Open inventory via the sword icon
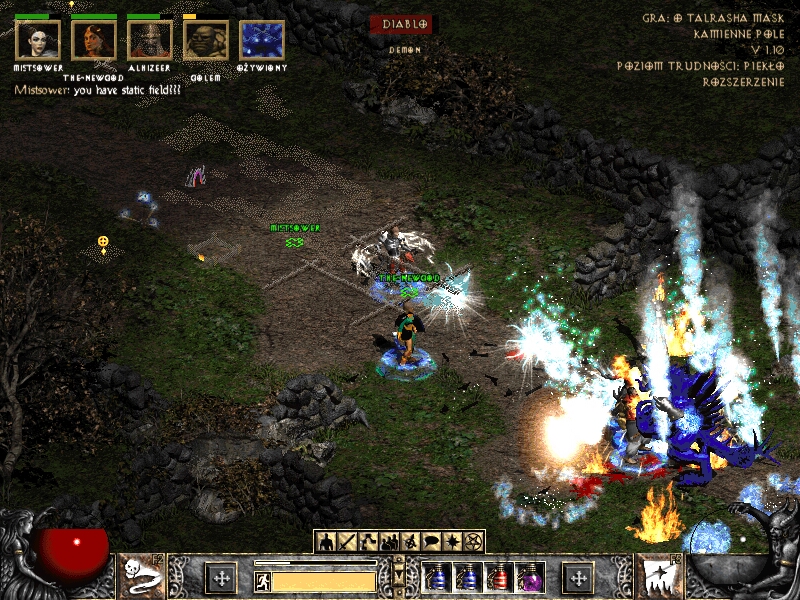The height and width of the screenshot is (600, 800). pyautogui.click(x=347, y=542)
